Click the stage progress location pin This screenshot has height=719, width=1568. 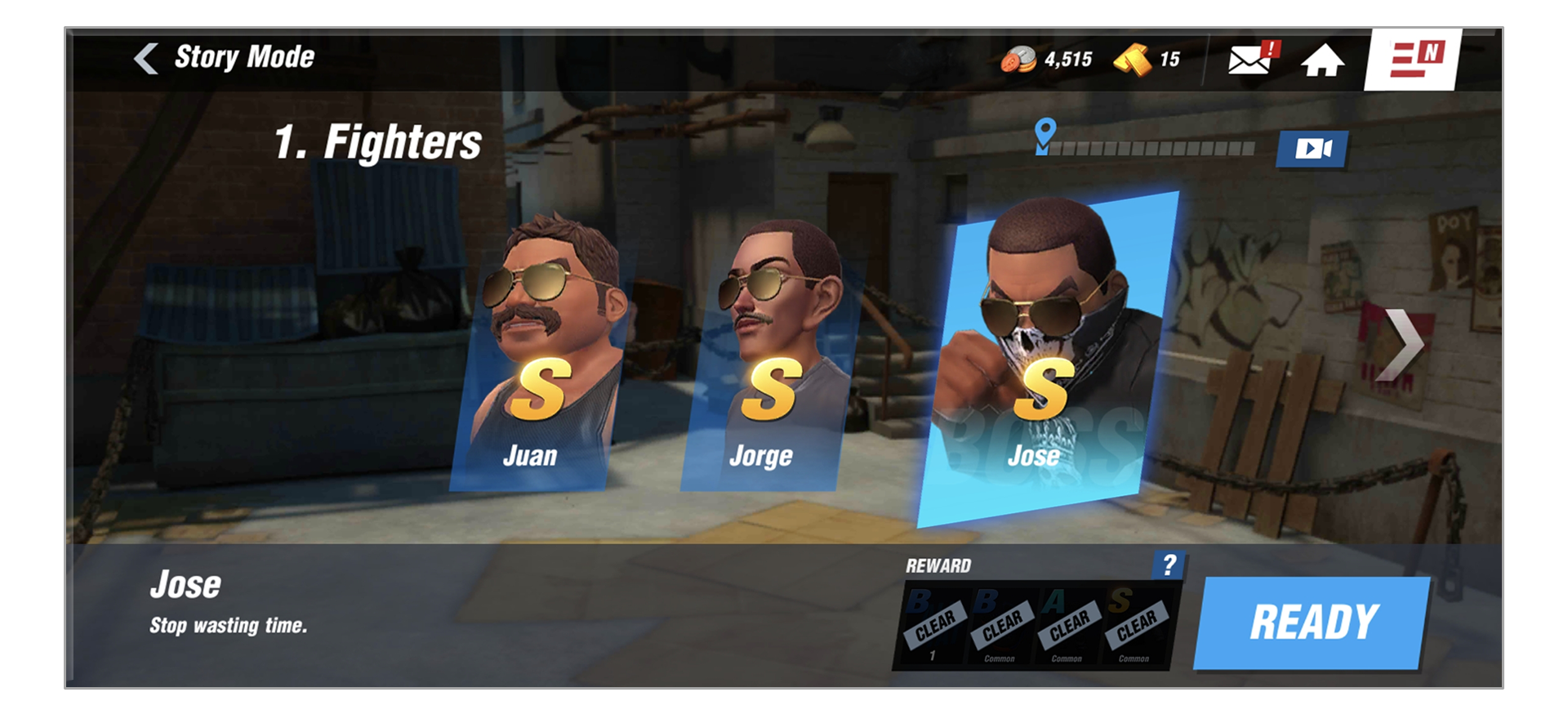(x=1045, y=135)
